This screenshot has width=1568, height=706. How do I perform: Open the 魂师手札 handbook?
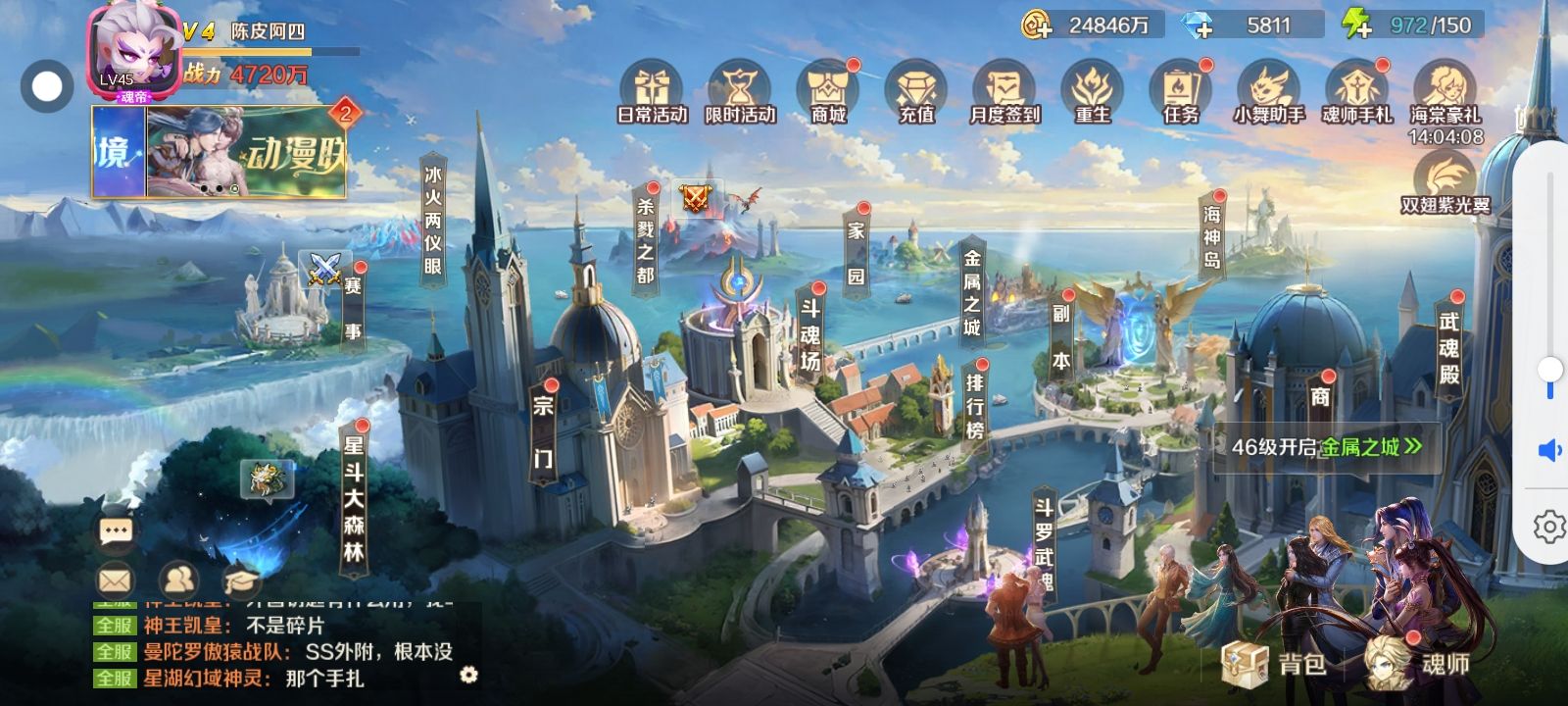click(x=1357, y=93)
